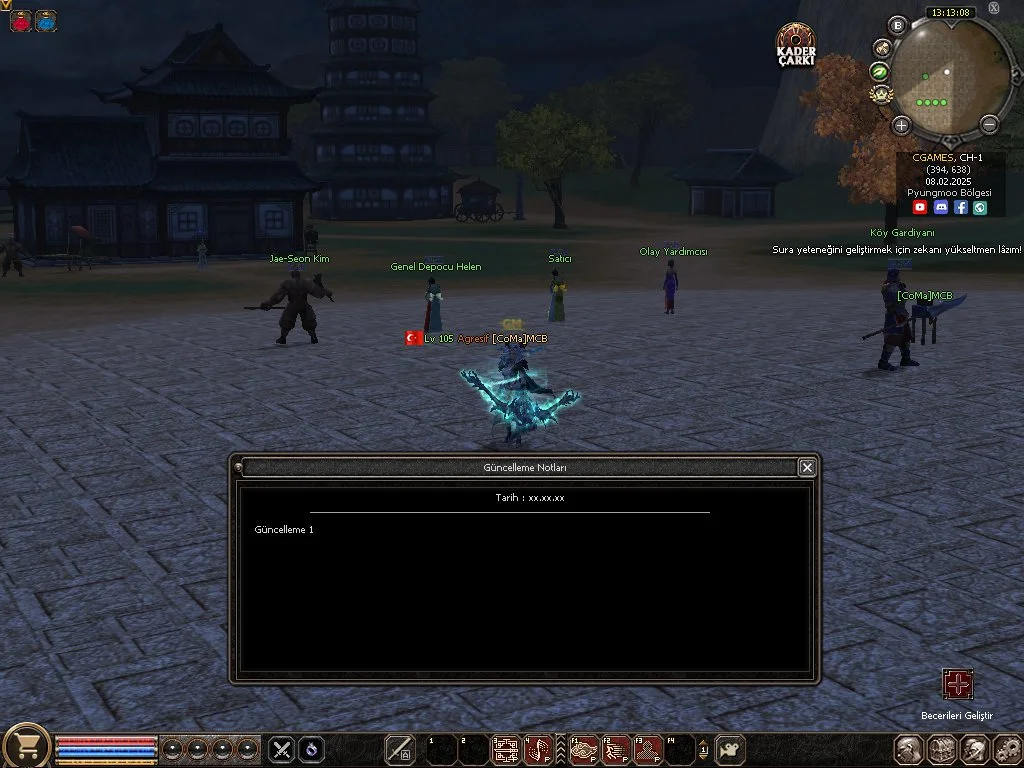Image resolution: width=1024 pixels, height=768 pixels.
Task: Open the green leaf icon by the minimap
Action: click(880, 71)
